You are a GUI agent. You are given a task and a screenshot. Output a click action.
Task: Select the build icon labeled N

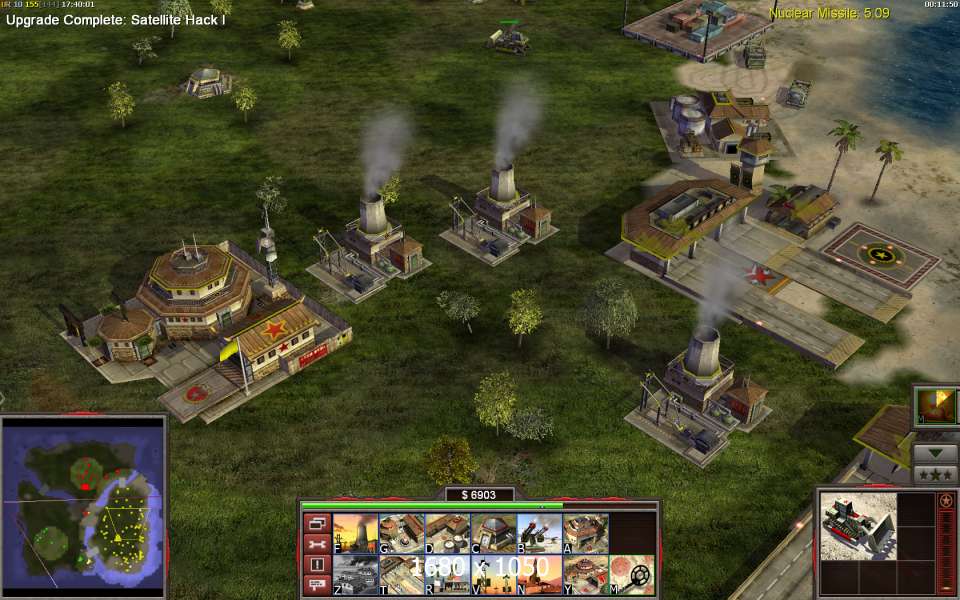click(x=539, y=574)
